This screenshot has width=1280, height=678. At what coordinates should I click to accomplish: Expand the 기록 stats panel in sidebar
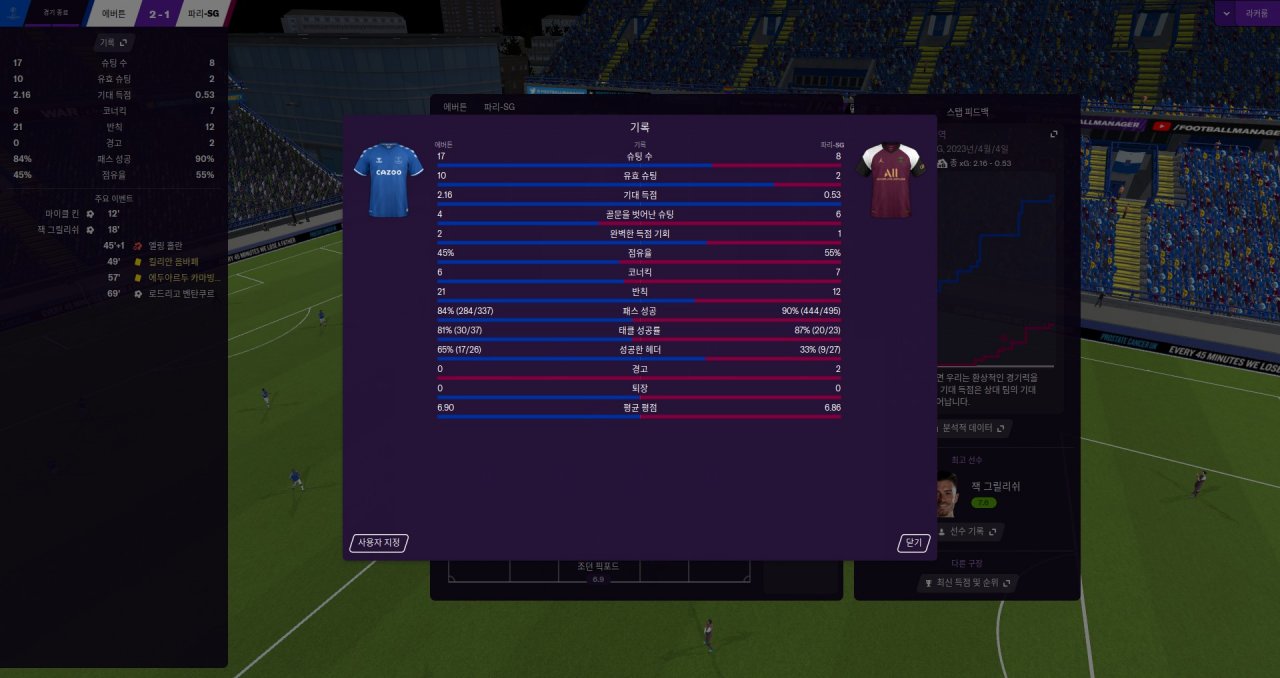[114, 43]
